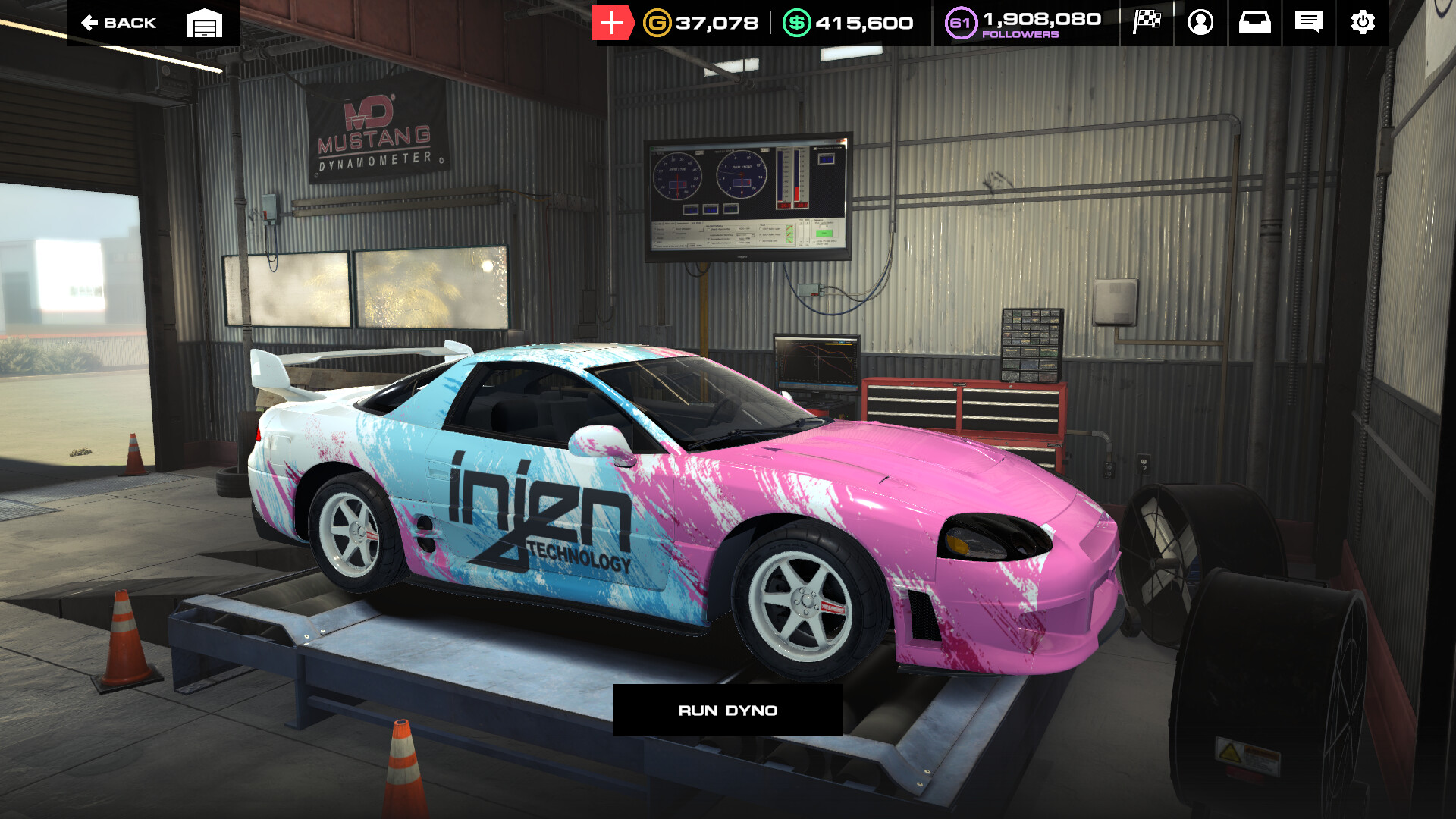Click the green dollar currency icon
Viewport: 1456px width, 819px height.
pyautogui.click(x=797, y=23)
